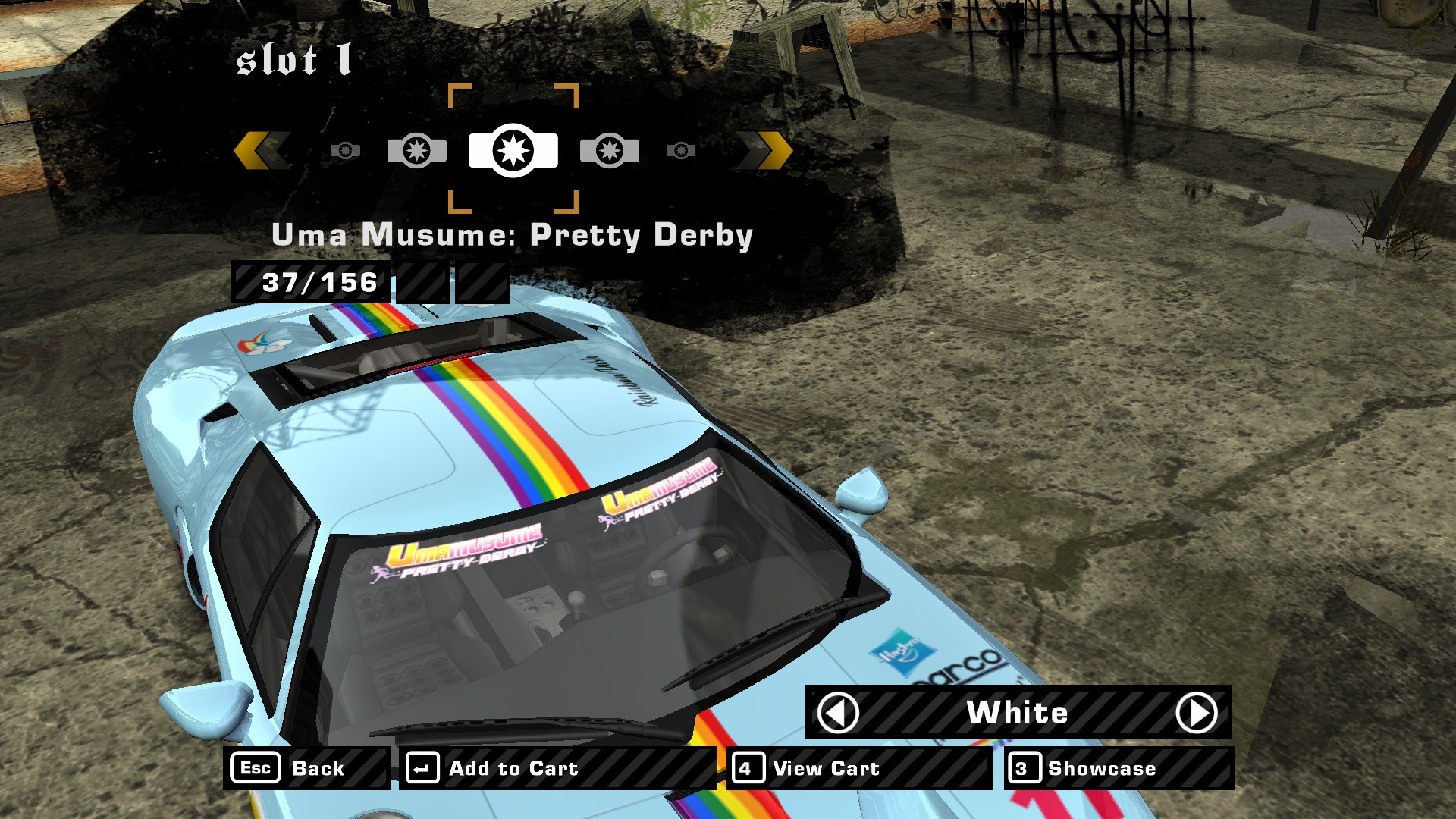
Task: Enter Showcase mode
Action: tap(1118, 768)
